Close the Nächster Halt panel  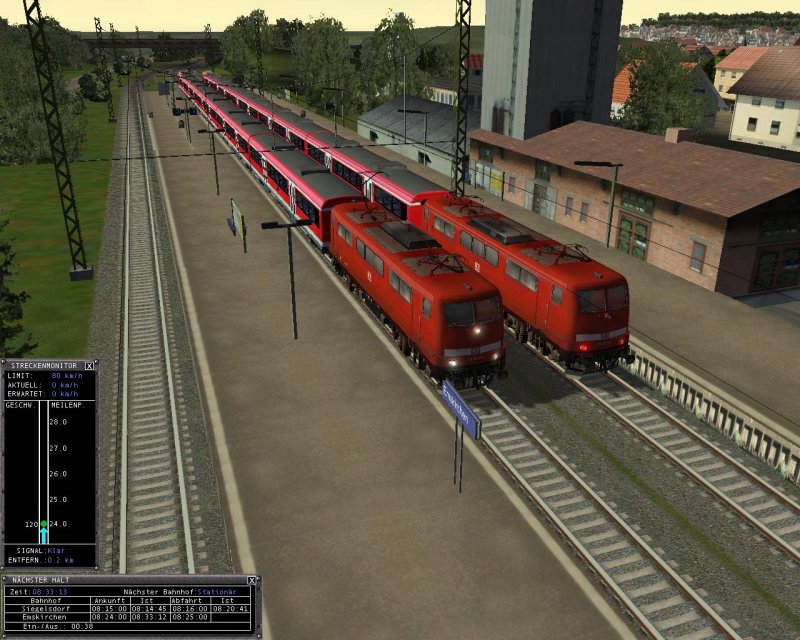(x=250, y=580)
